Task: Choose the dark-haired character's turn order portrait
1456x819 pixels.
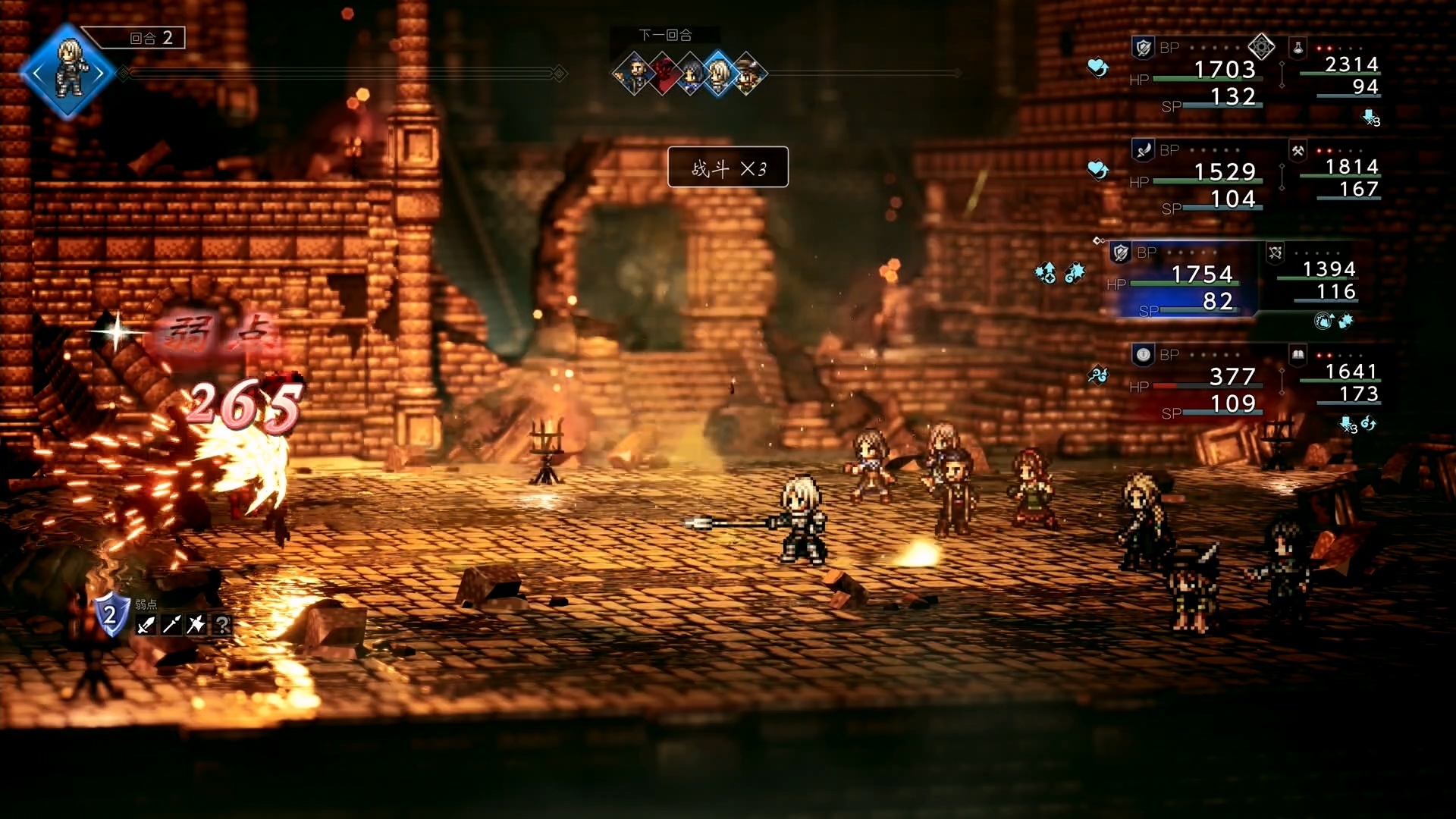Action: tap(691, 74)
